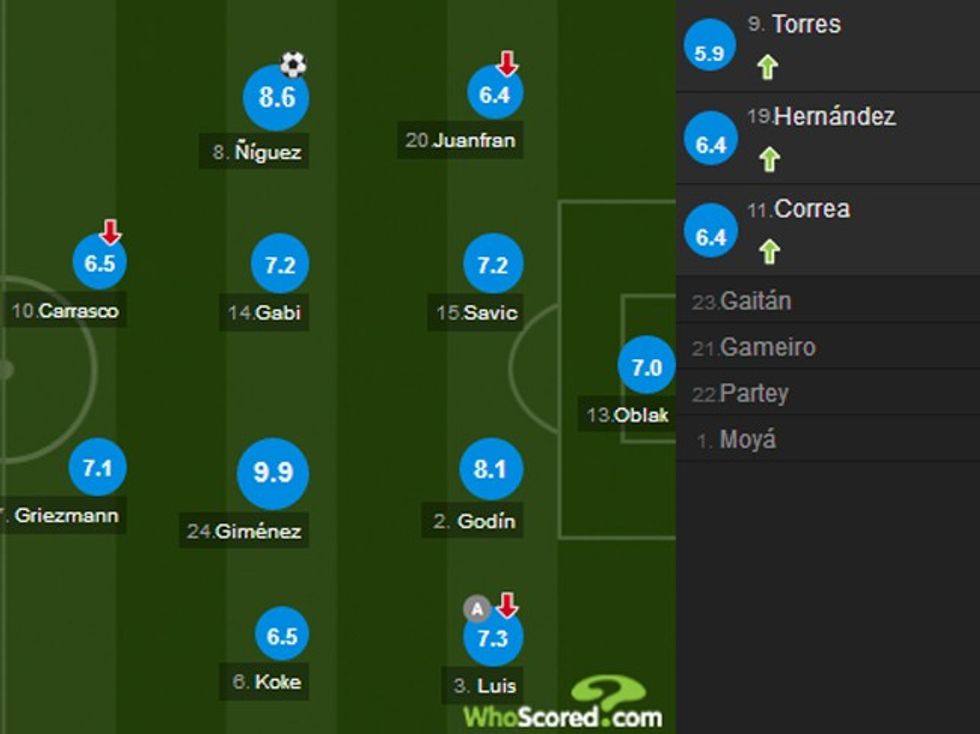Open Partey's row in the bench list
Image resolution: width=980 pixels, height=734 pixels.
(x=827, y=393)
